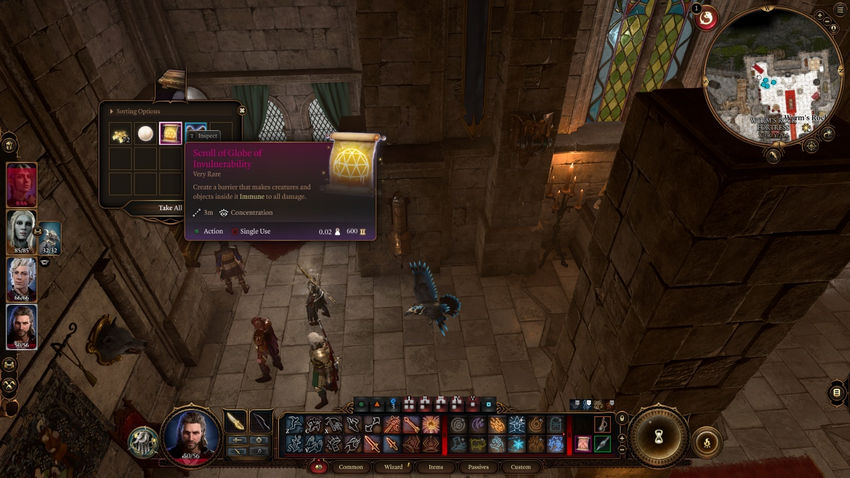Select the melee weapon slot beside portrait
Screen dimensions: 850x478
coord(235,420)
